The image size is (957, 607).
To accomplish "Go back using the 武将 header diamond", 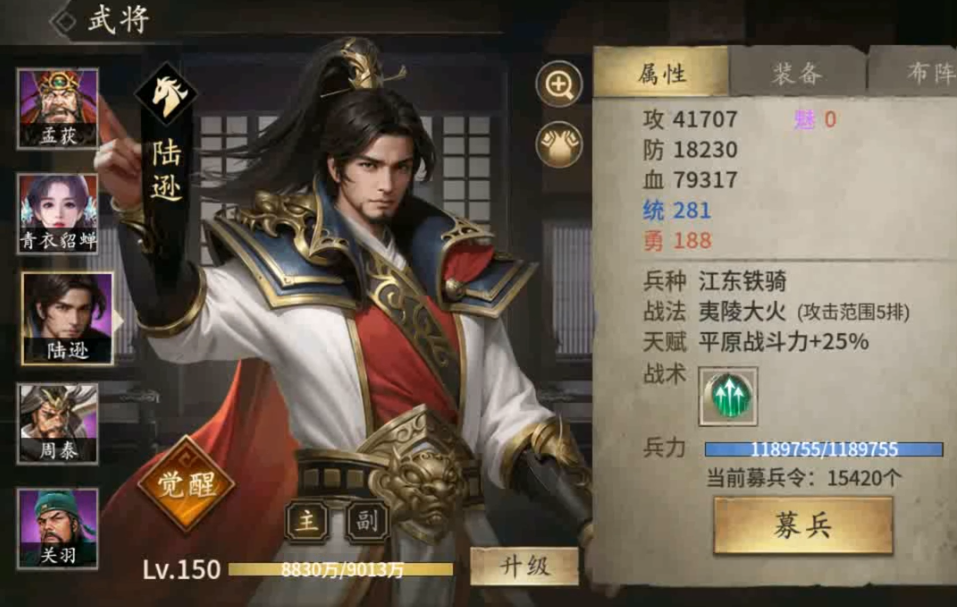I will (66, 22).
